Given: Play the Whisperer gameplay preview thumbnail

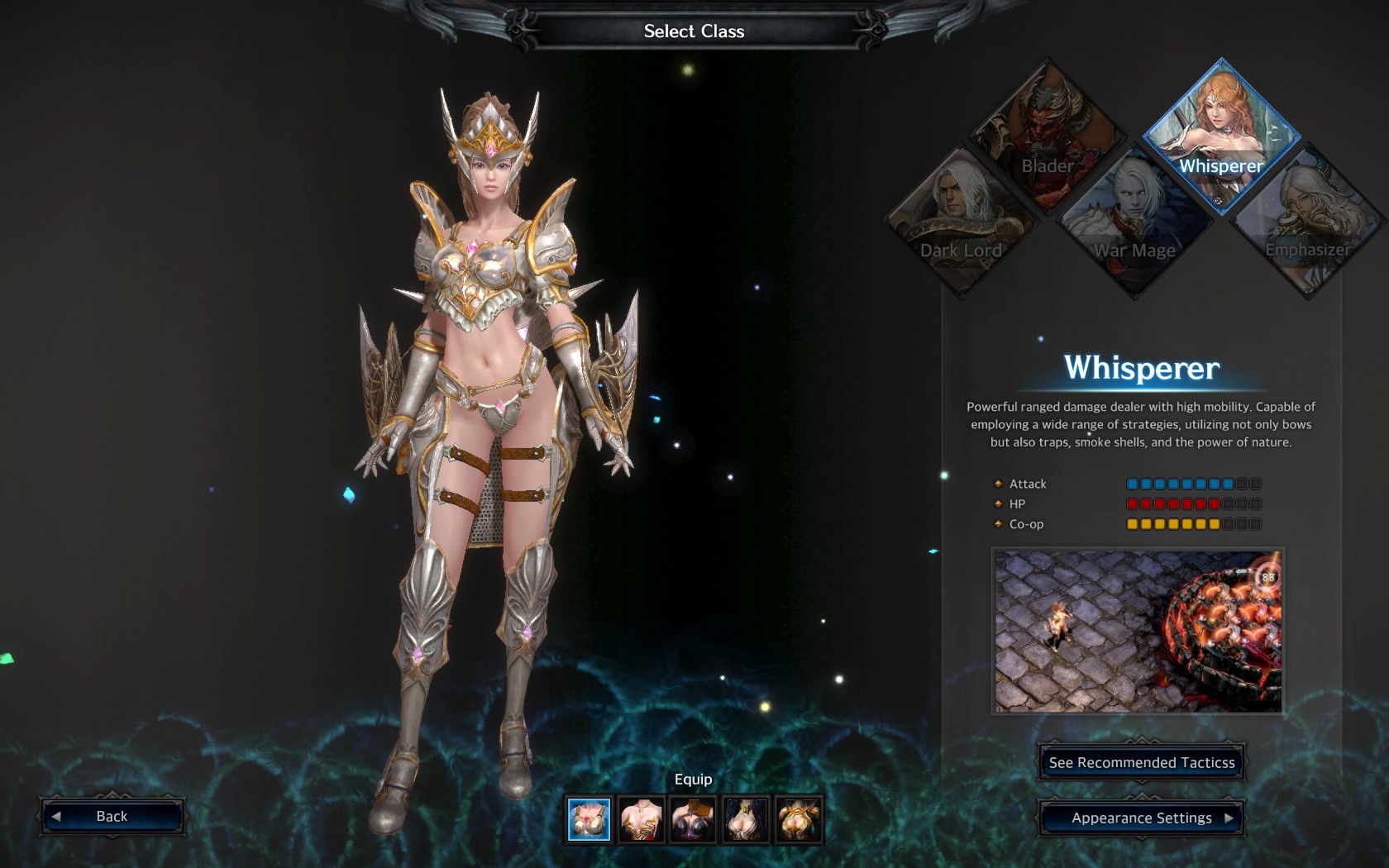Looking at the screenshot, I should coord(1138,631).
